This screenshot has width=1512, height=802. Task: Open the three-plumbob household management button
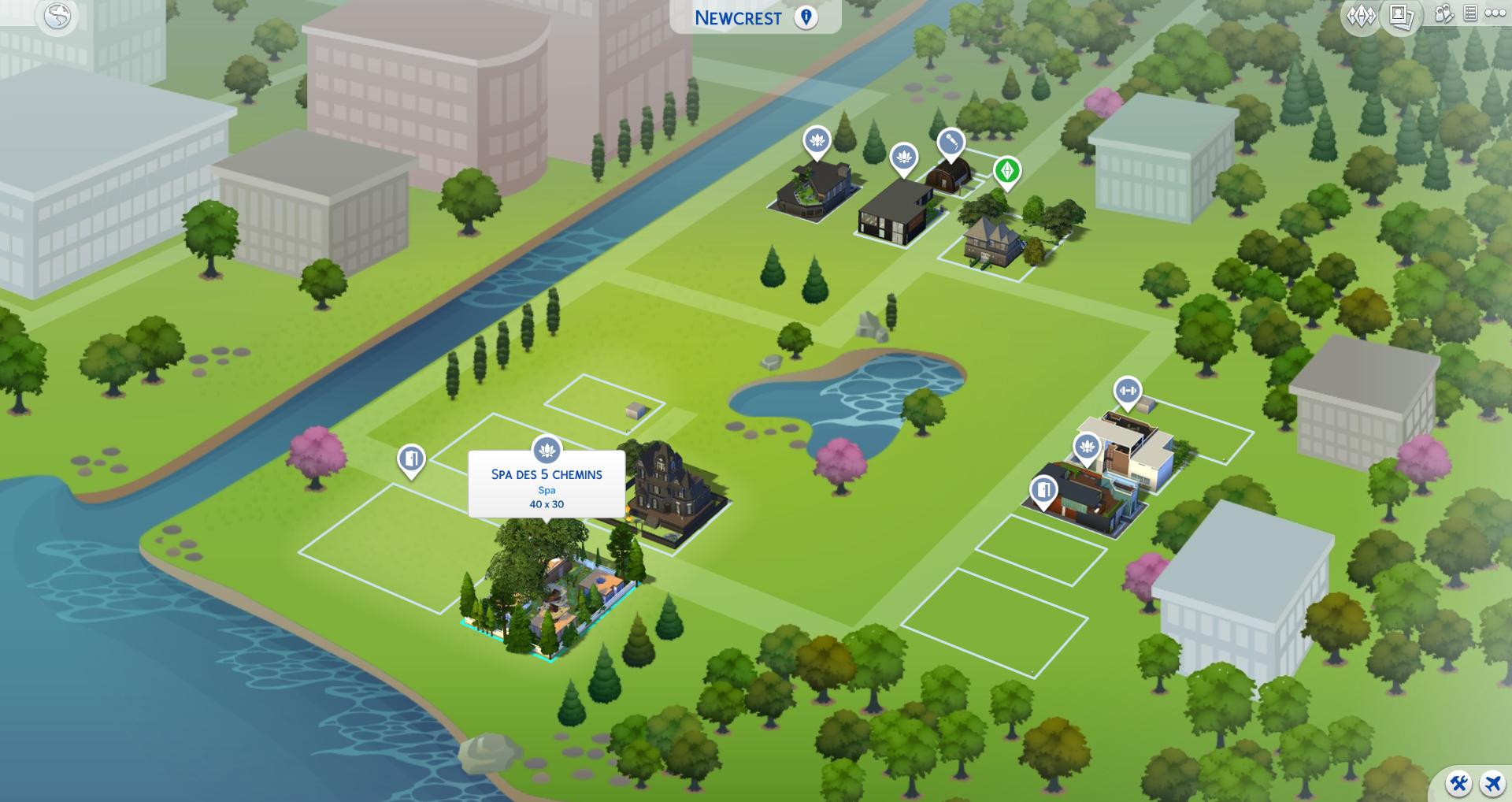click(x=1361, y=16)
